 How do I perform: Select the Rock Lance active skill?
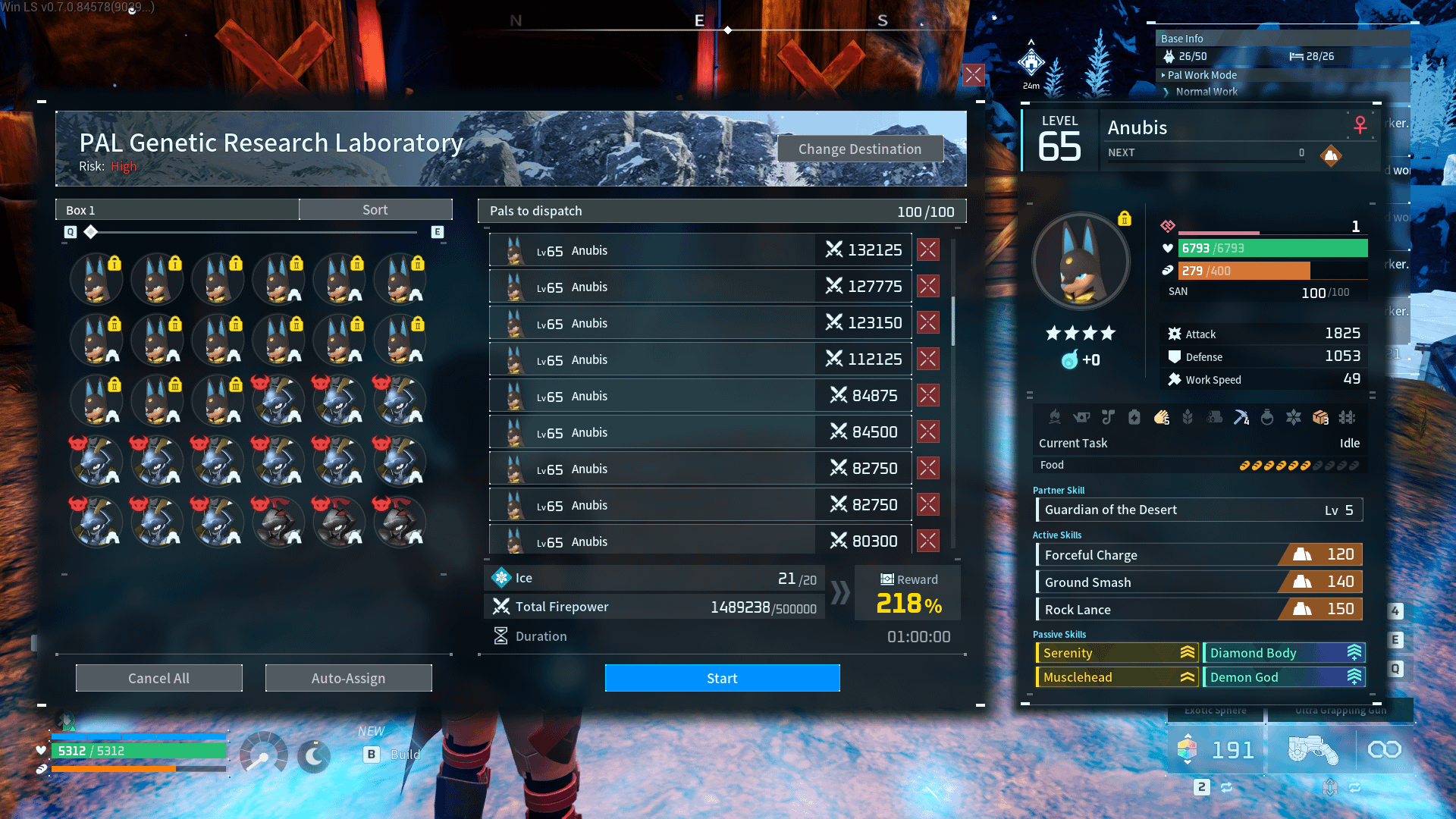(x=1199, y=609)
